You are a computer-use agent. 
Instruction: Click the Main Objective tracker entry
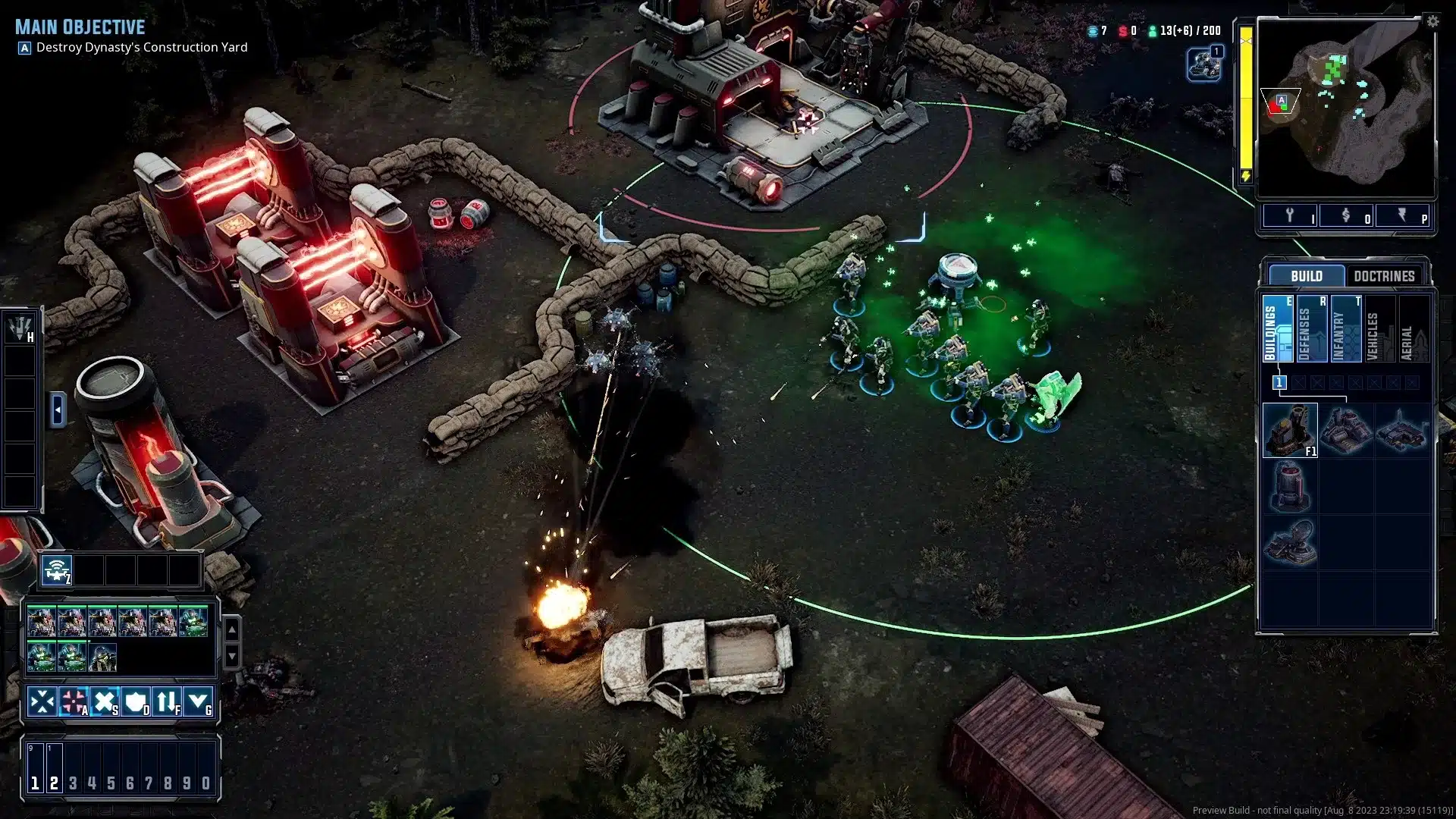[x=141, y=47]
